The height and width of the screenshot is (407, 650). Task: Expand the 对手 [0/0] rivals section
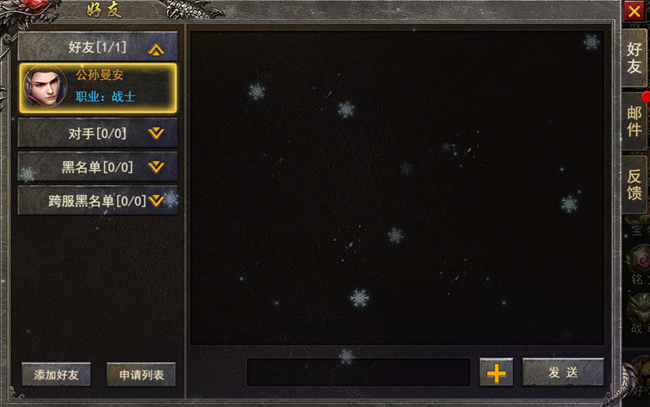point(98,132)
